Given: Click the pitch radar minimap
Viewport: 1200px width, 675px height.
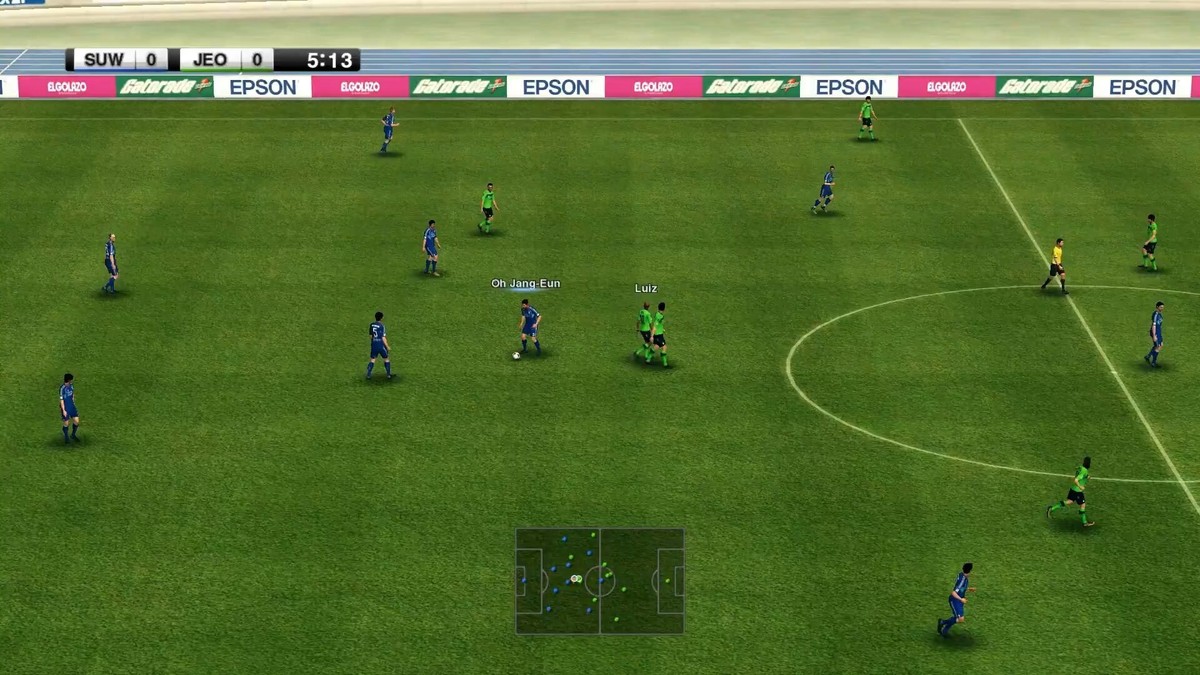Looking at the screenshot, I should 600,581.
